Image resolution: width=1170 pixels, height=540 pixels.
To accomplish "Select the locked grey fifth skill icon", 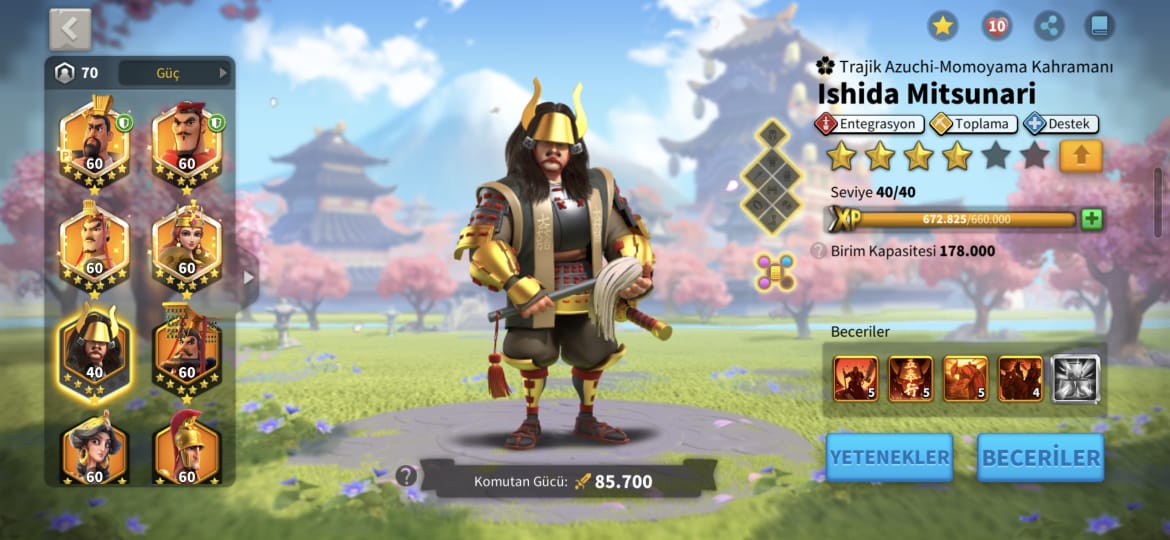I will click(x=1075, y=379).
